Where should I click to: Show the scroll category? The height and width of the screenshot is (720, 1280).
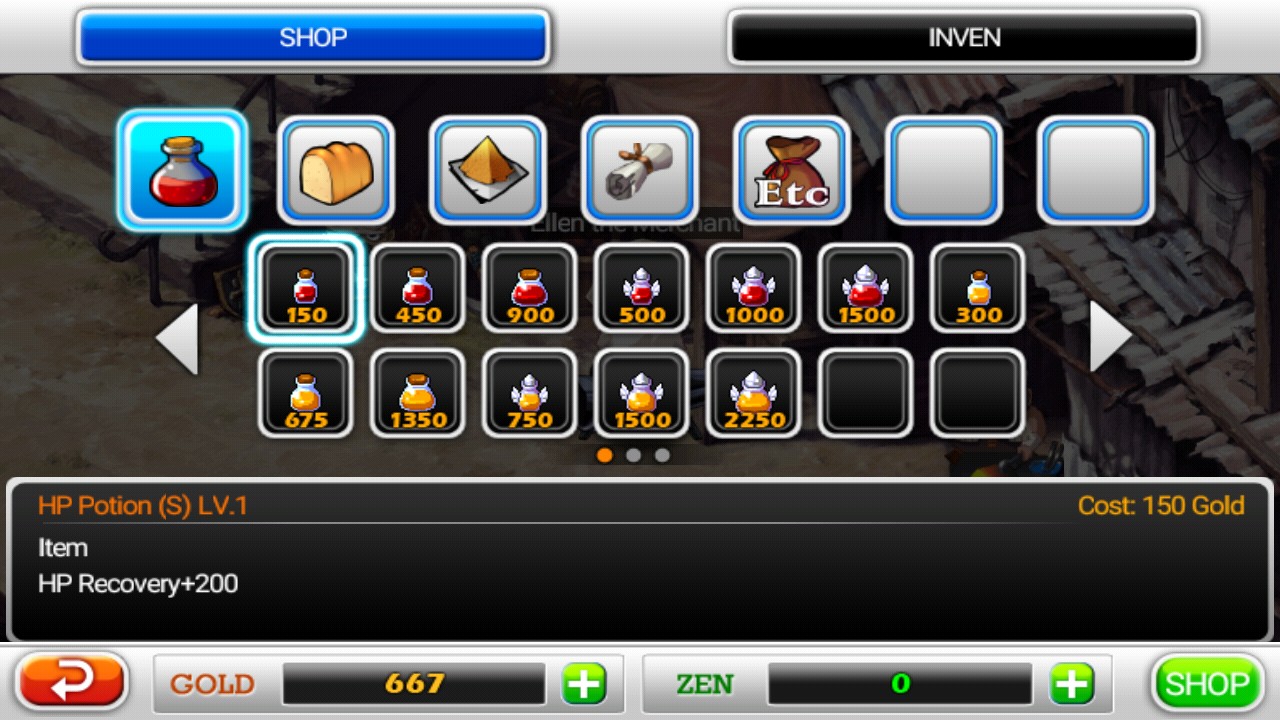(x=640, y=170)
